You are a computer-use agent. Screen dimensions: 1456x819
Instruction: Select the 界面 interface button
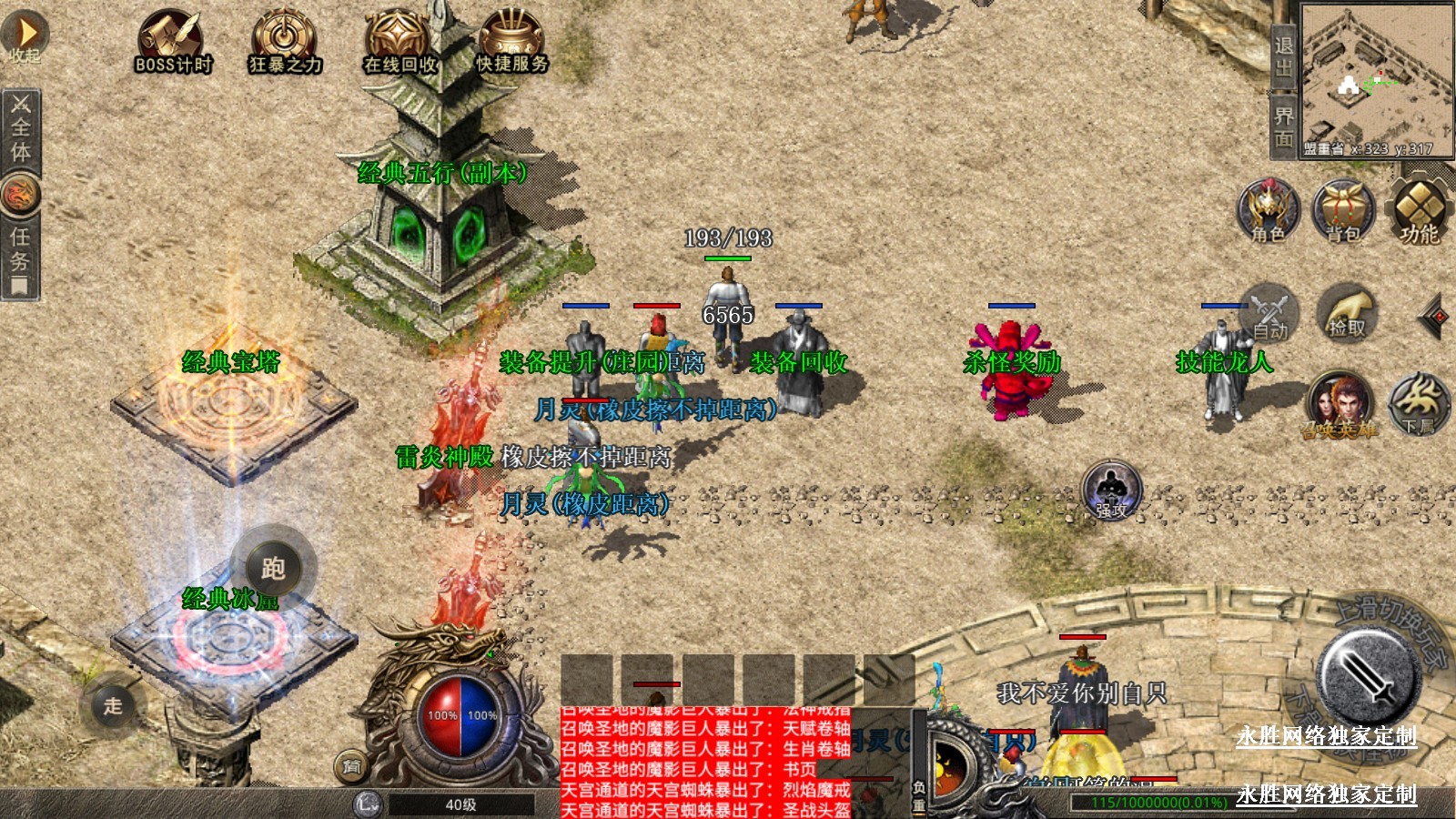(1283, 127)
